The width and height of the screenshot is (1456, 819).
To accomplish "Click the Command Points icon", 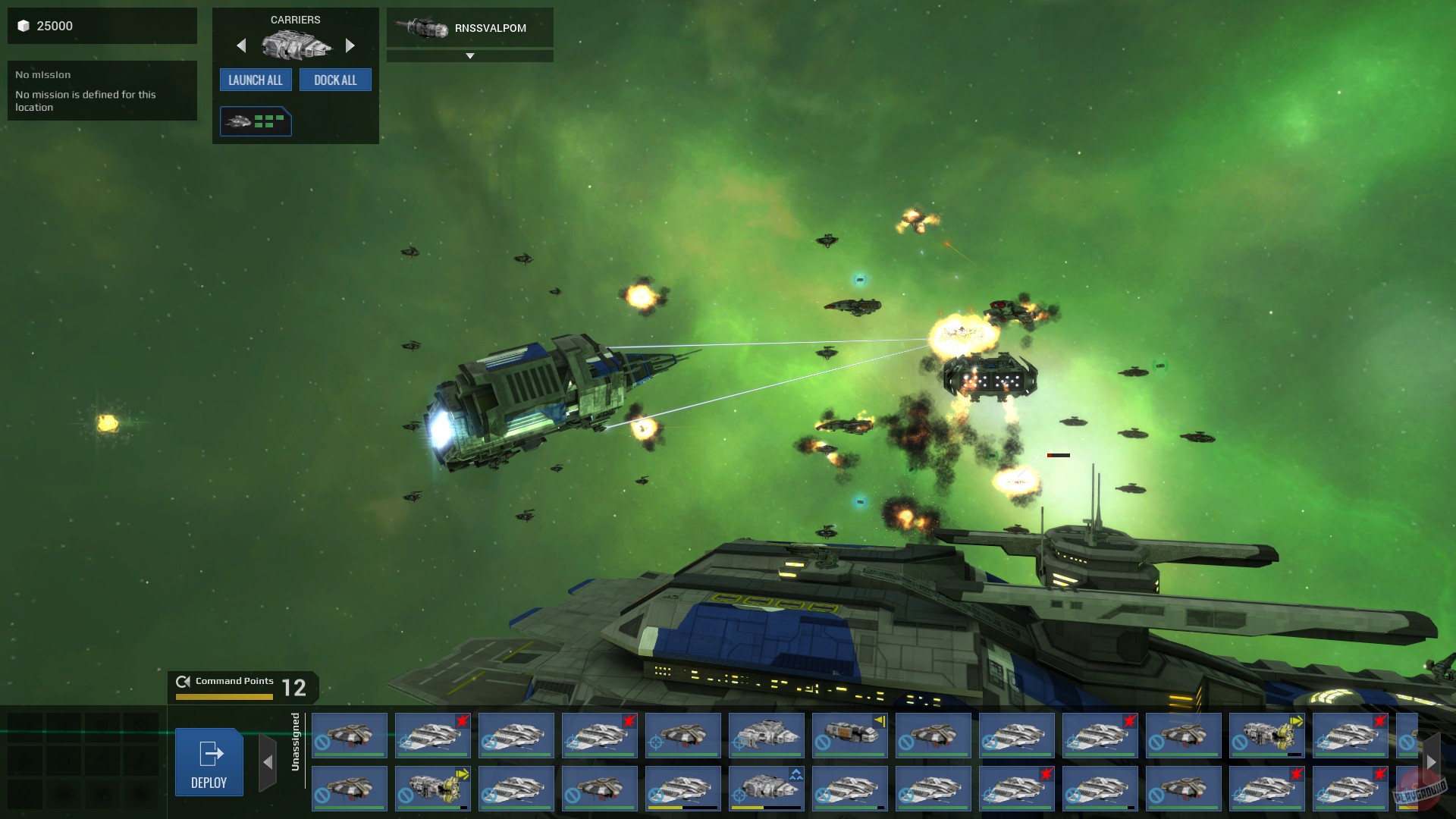I will click(x=182, y=681).
